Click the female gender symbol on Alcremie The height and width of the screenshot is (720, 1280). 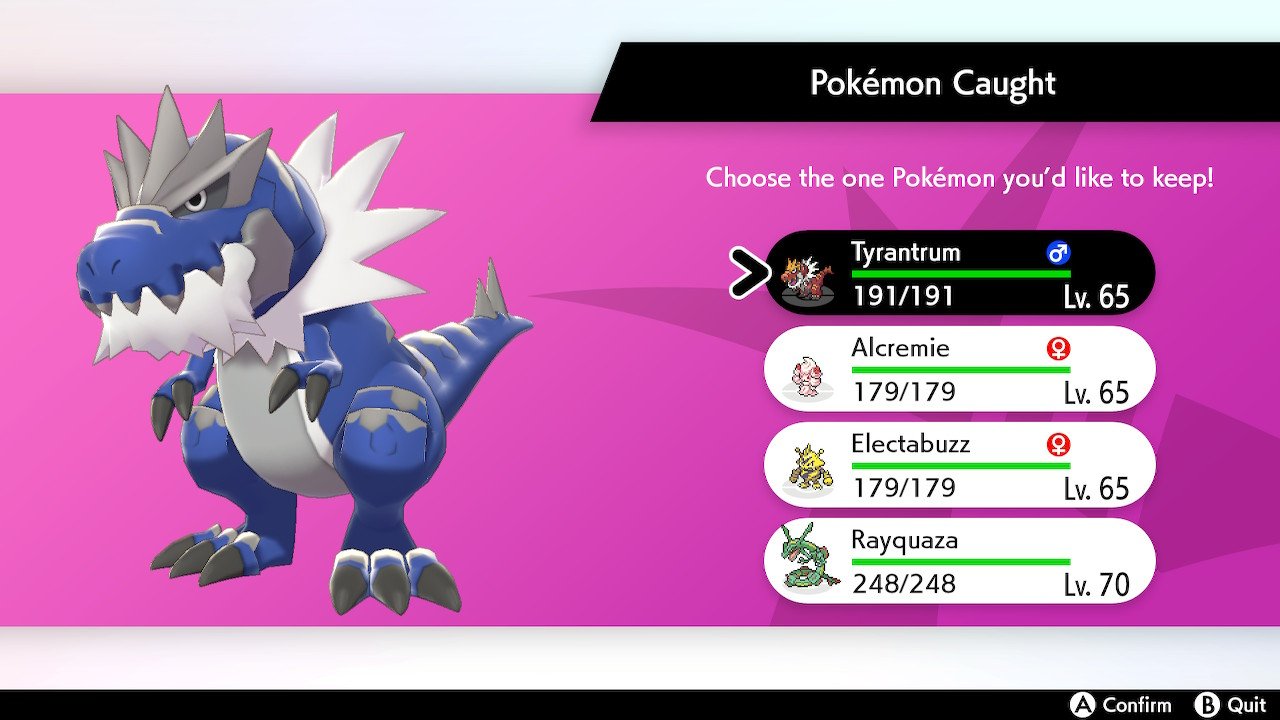click(1057, 348)
